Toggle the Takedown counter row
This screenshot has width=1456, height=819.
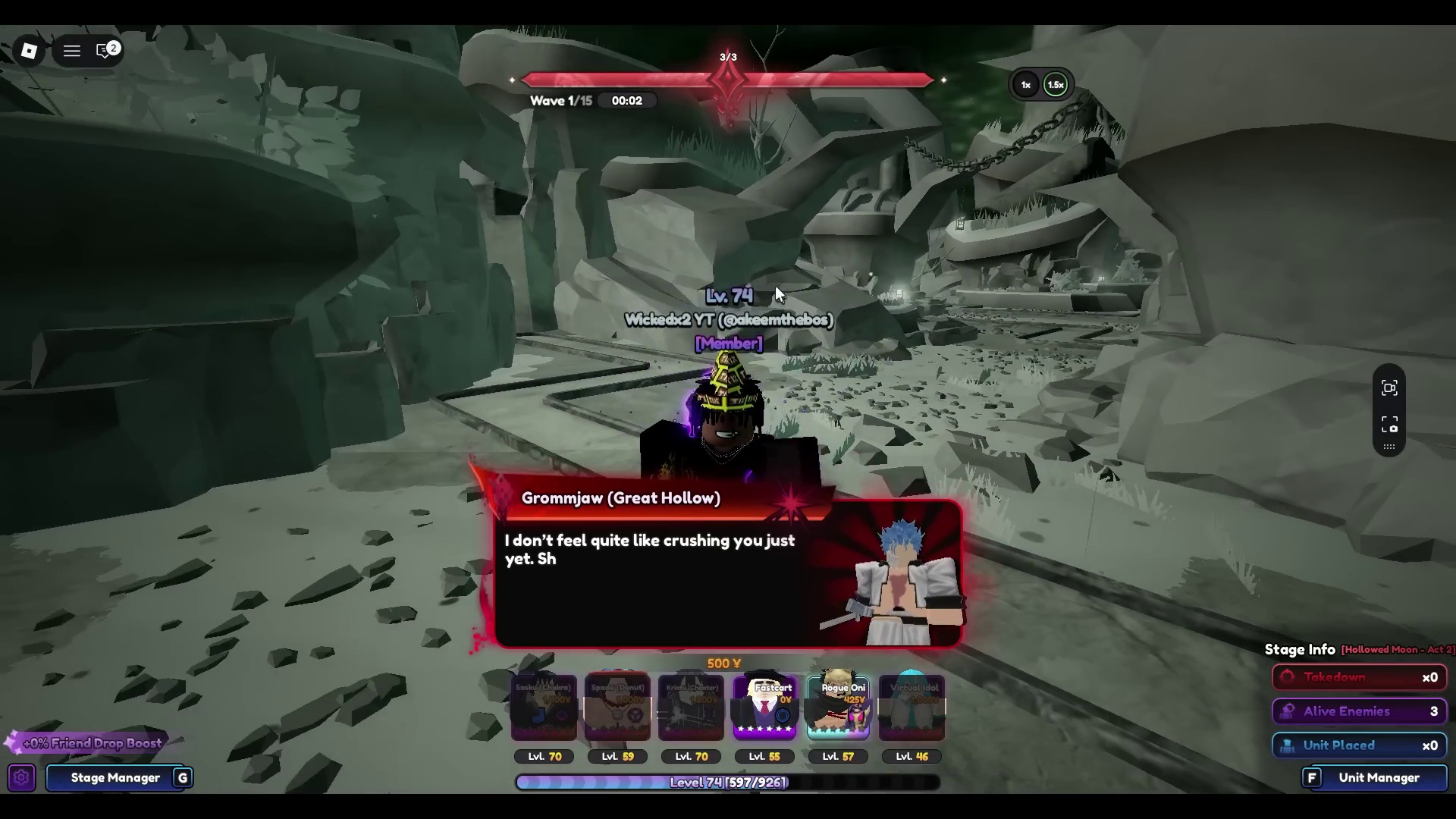[x=1360, y=677]
